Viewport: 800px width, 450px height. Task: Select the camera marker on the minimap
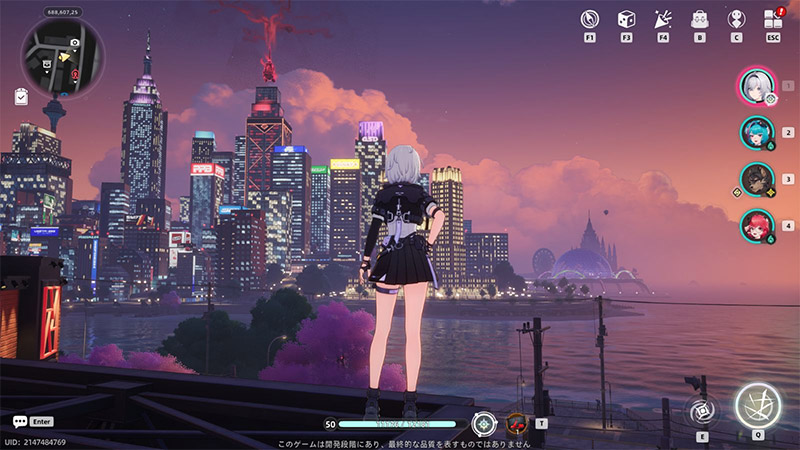(75, 44)
